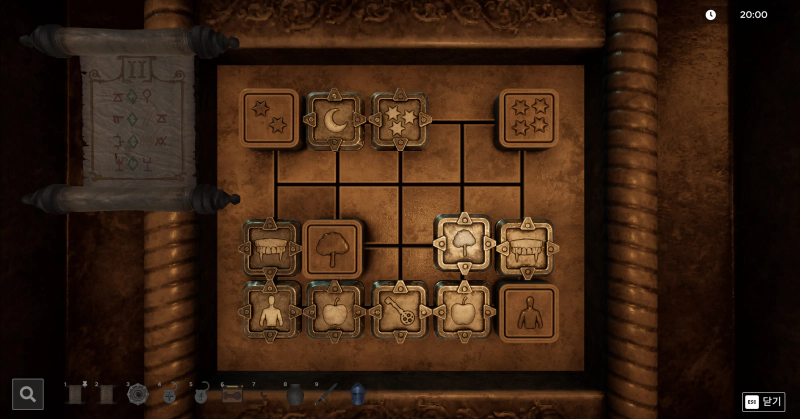Choose the sword in the inventory bar

(x=326, y=394)
